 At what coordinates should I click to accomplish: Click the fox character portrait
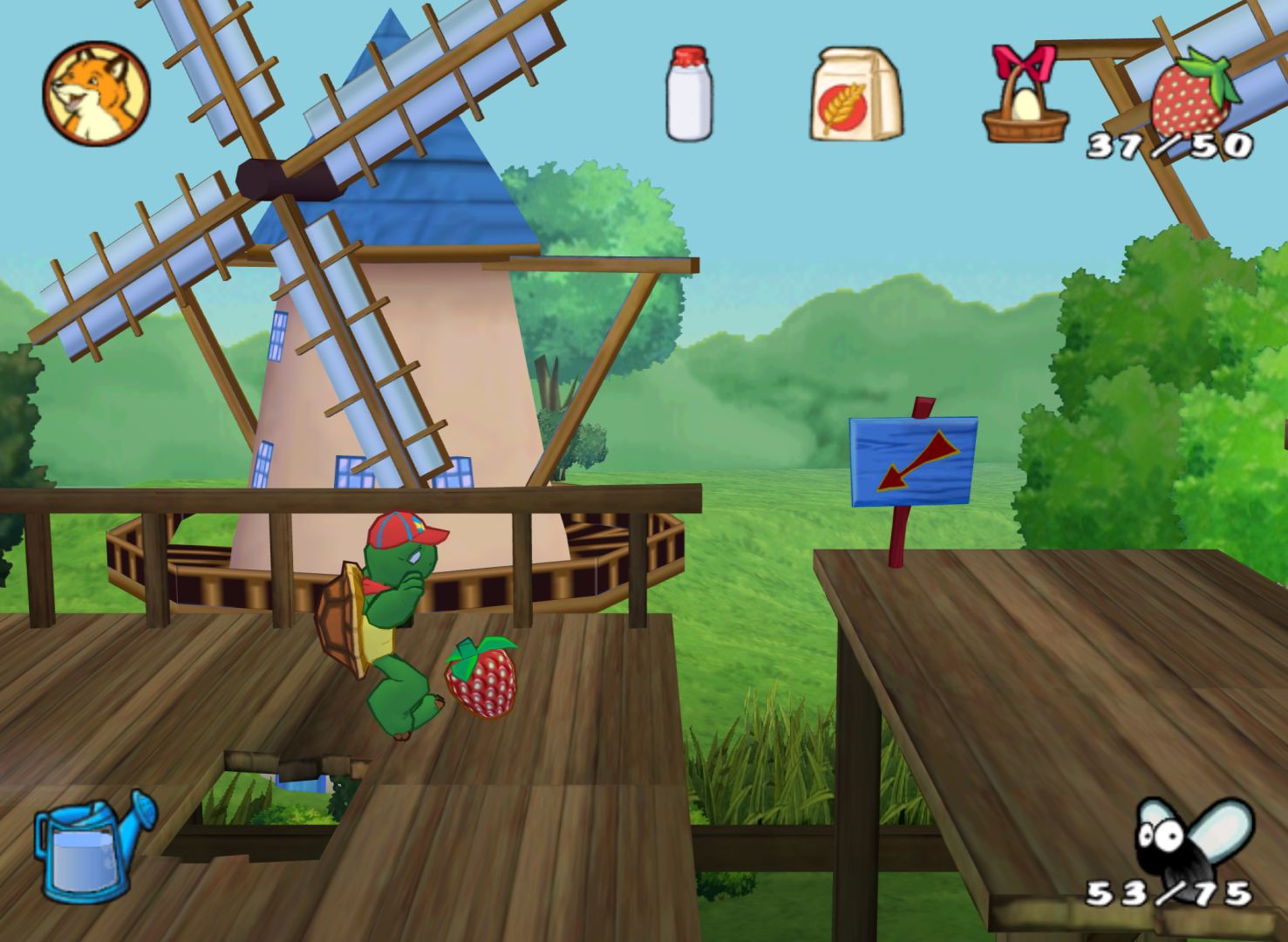(x=96, y=93)
